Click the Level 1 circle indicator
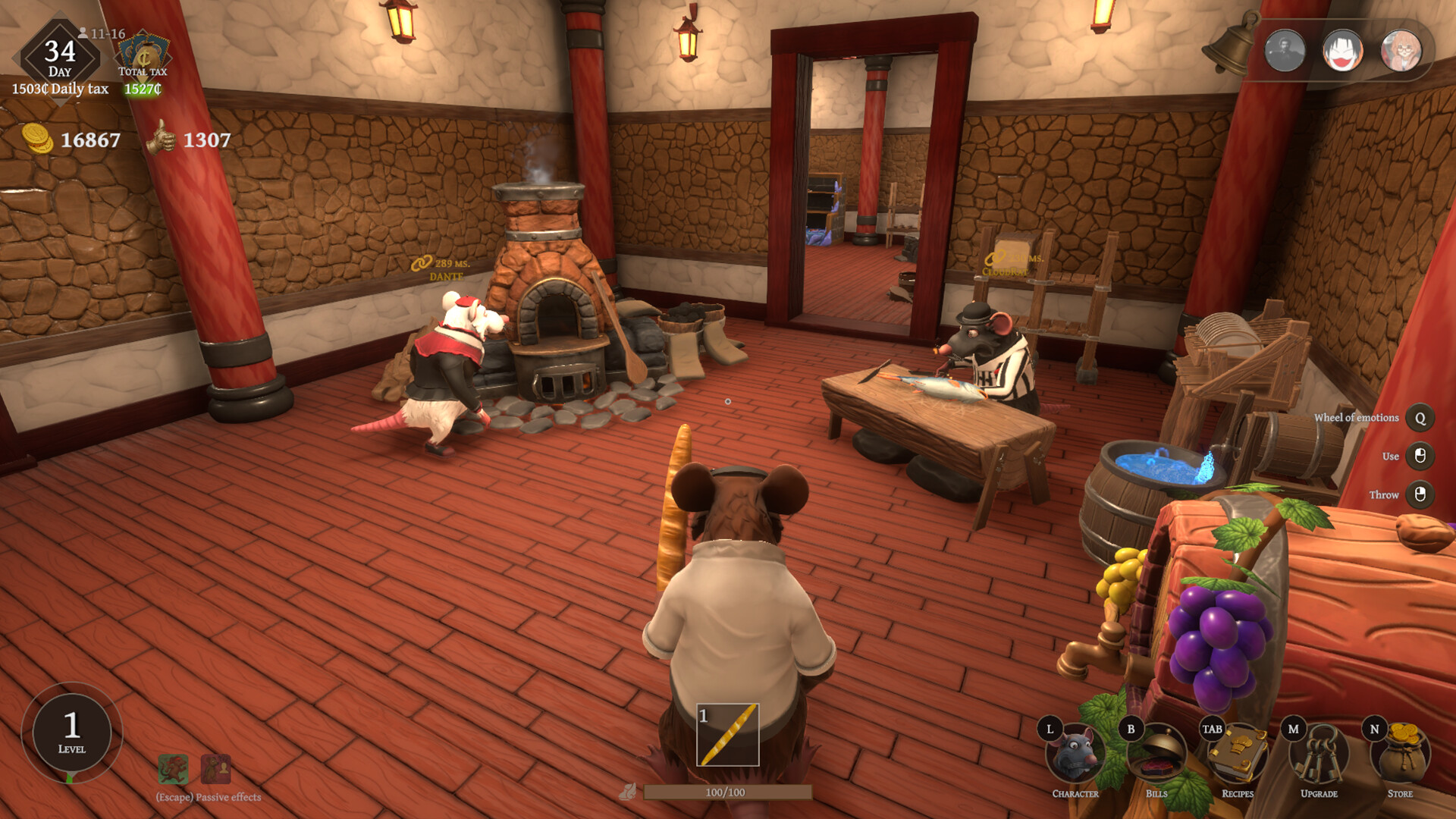 pos(72,733)
